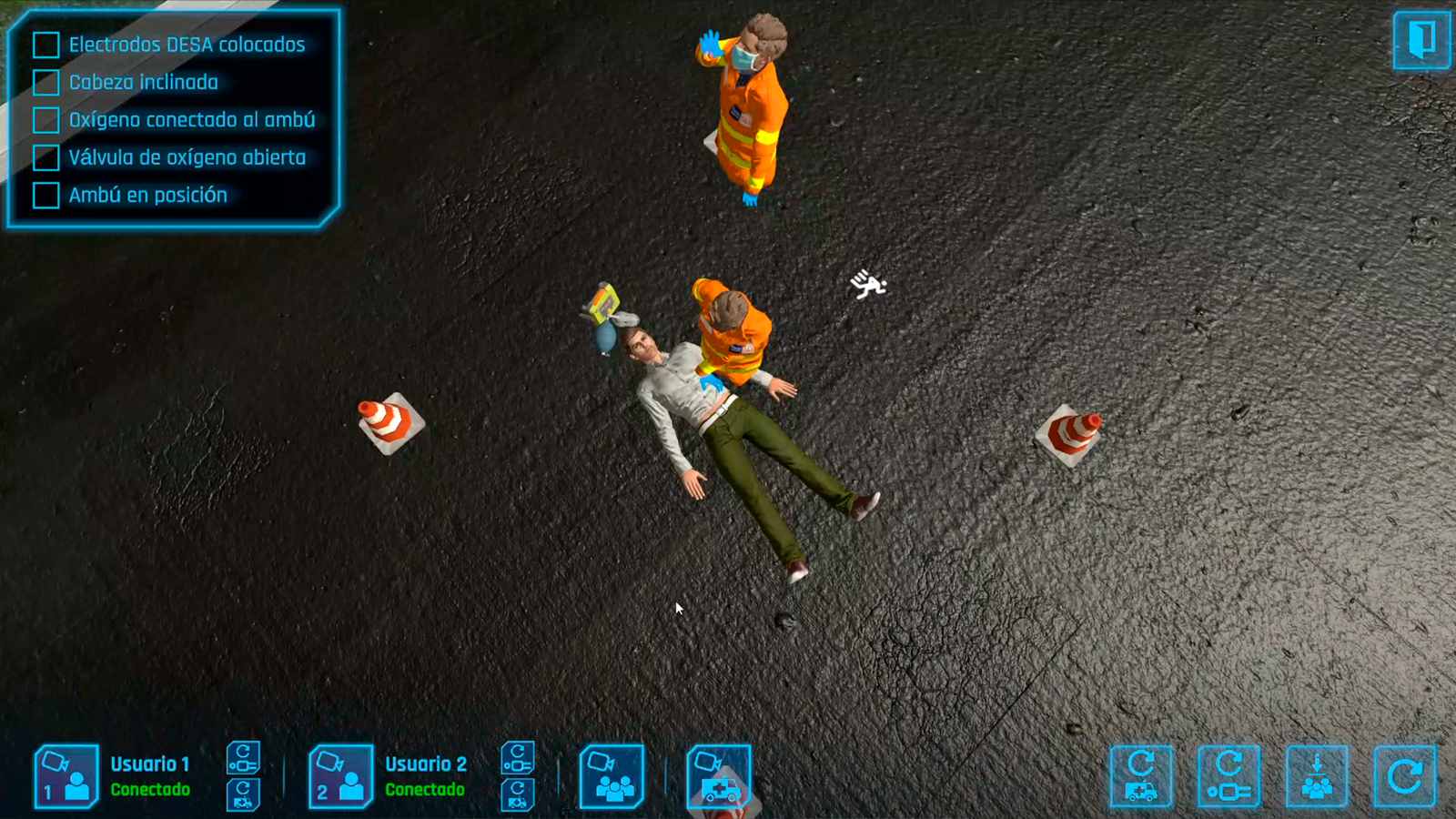1456x819 pixels.
Task: Check the Cabeza inclinada box
Action: [46, 83]
